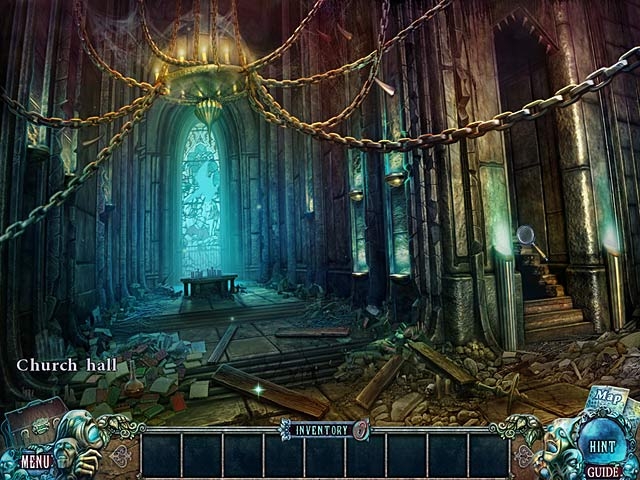
Task: Open the MENU button
Action: click(x=35, y=462)
